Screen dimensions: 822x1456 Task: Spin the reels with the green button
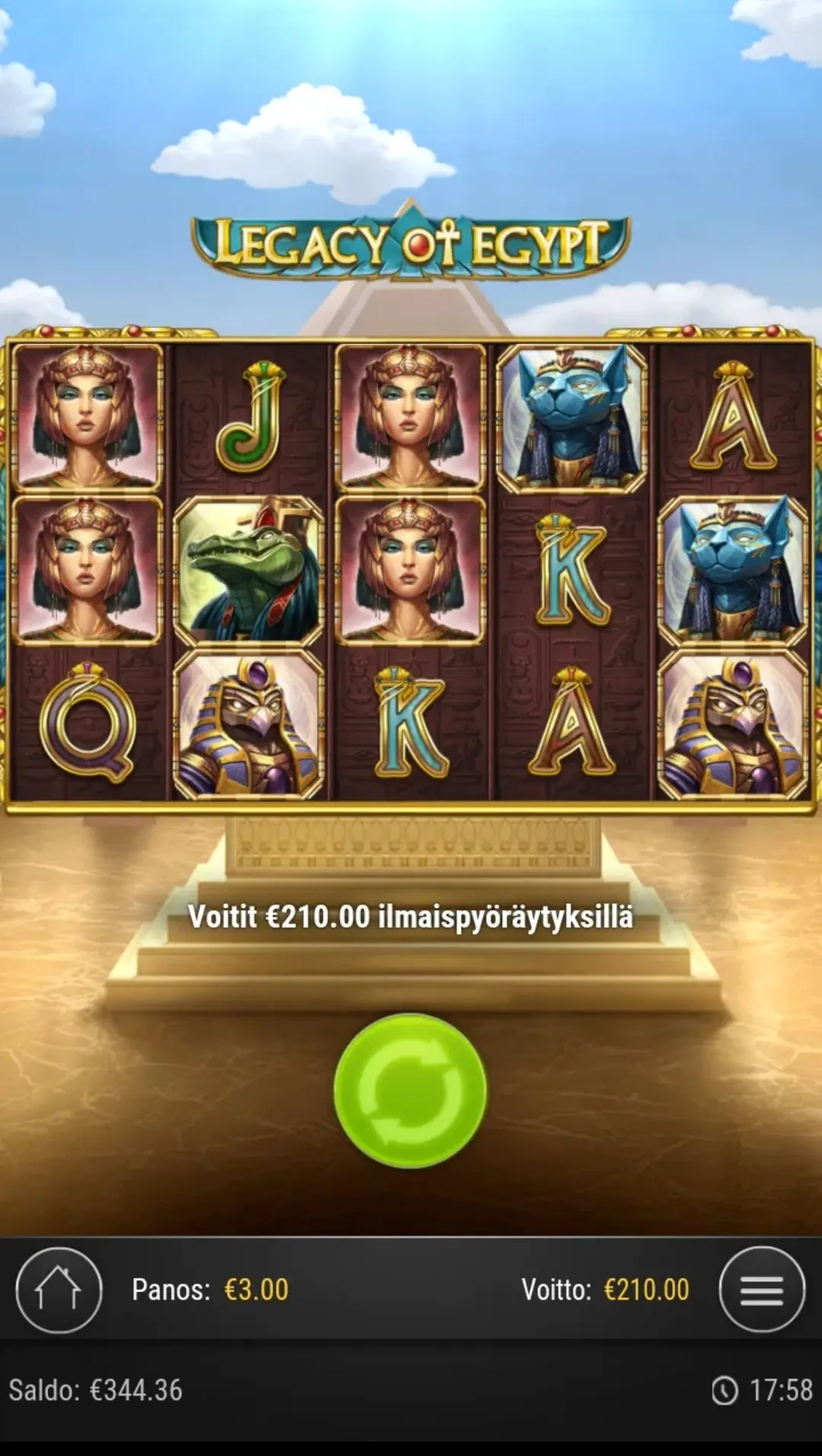(410, 1090)
